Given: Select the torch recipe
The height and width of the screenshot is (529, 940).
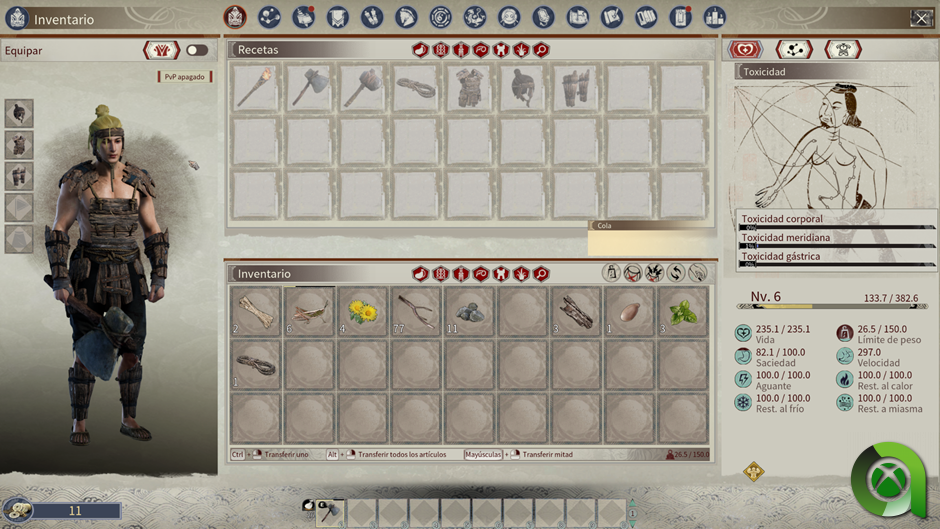Looking at the screenshot, I should (x=256, y=88).
